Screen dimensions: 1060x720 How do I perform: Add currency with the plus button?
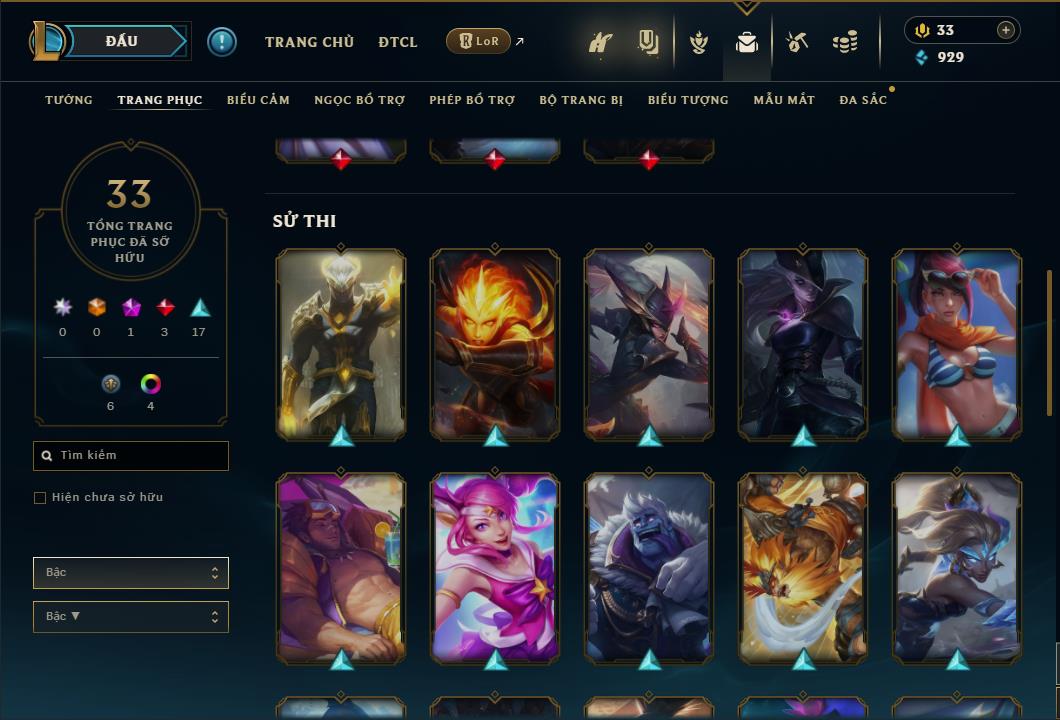click(x=1006, y=30)
